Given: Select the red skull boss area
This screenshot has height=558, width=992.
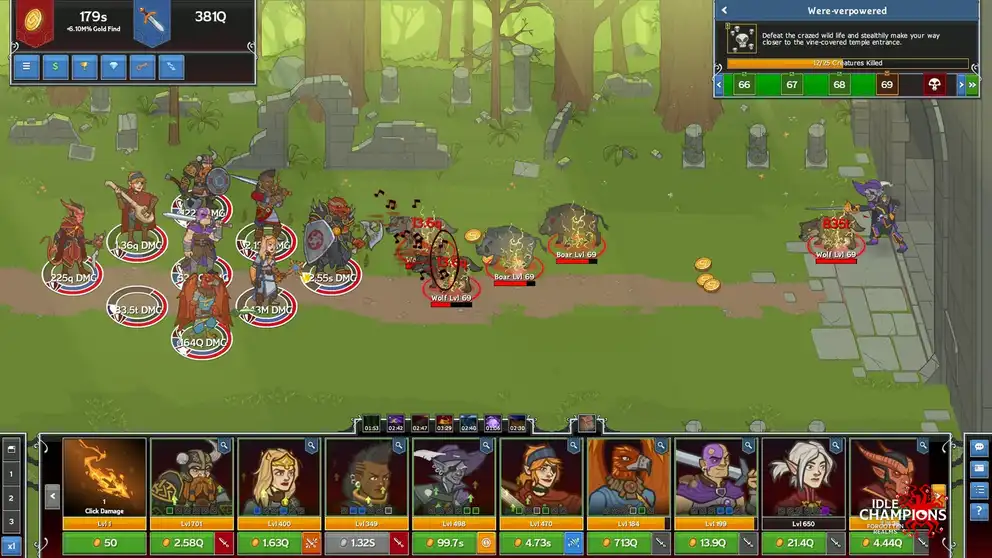Looking at the screenshot, I should pyautogui.click(x=935, y=85).
